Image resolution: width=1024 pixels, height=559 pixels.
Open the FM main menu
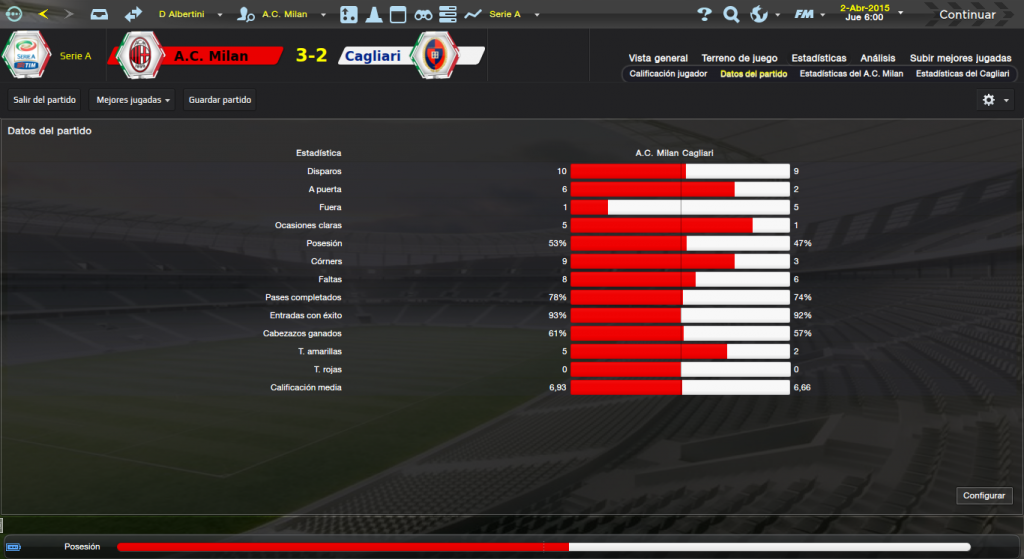(806, 15)
